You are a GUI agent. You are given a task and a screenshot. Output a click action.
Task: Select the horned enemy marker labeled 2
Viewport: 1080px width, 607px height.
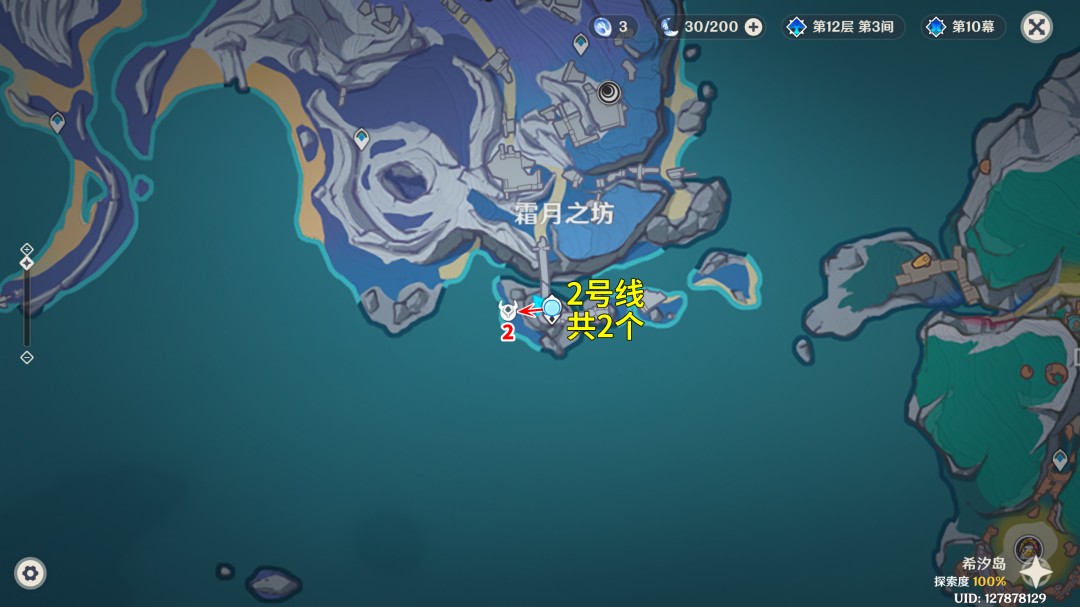tap(508, 312)
